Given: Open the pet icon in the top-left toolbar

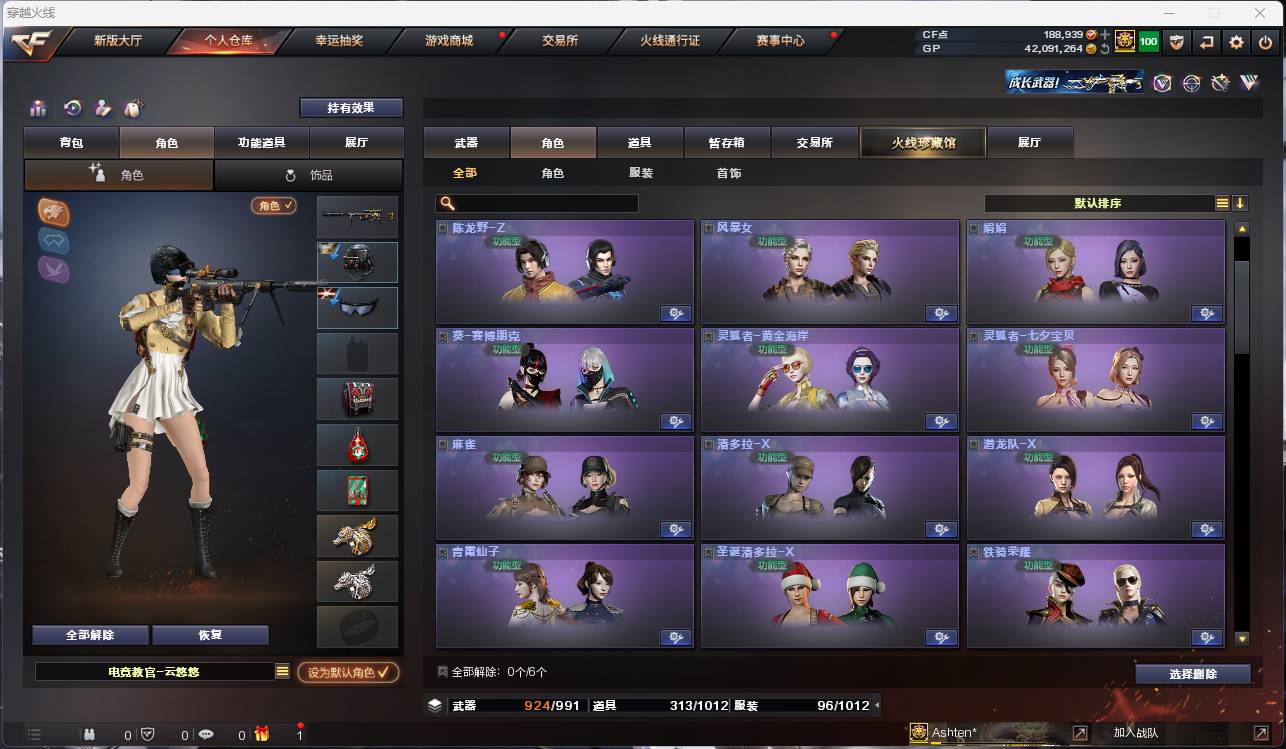Looking at the screenshot, I should 132,107.
